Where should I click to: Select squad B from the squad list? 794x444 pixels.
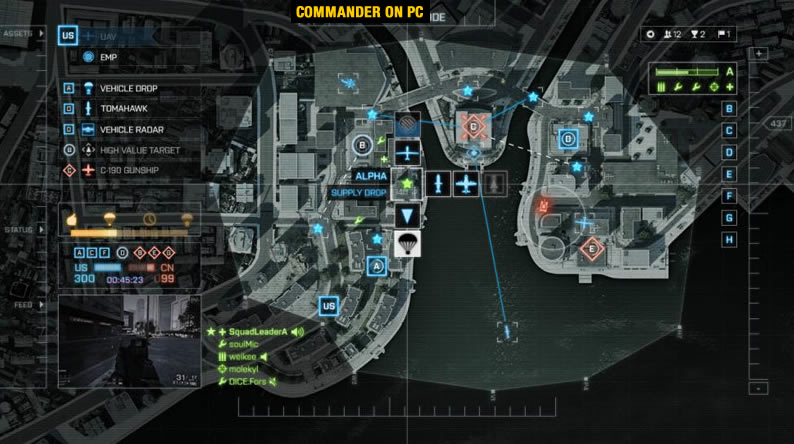pos(729,109)
